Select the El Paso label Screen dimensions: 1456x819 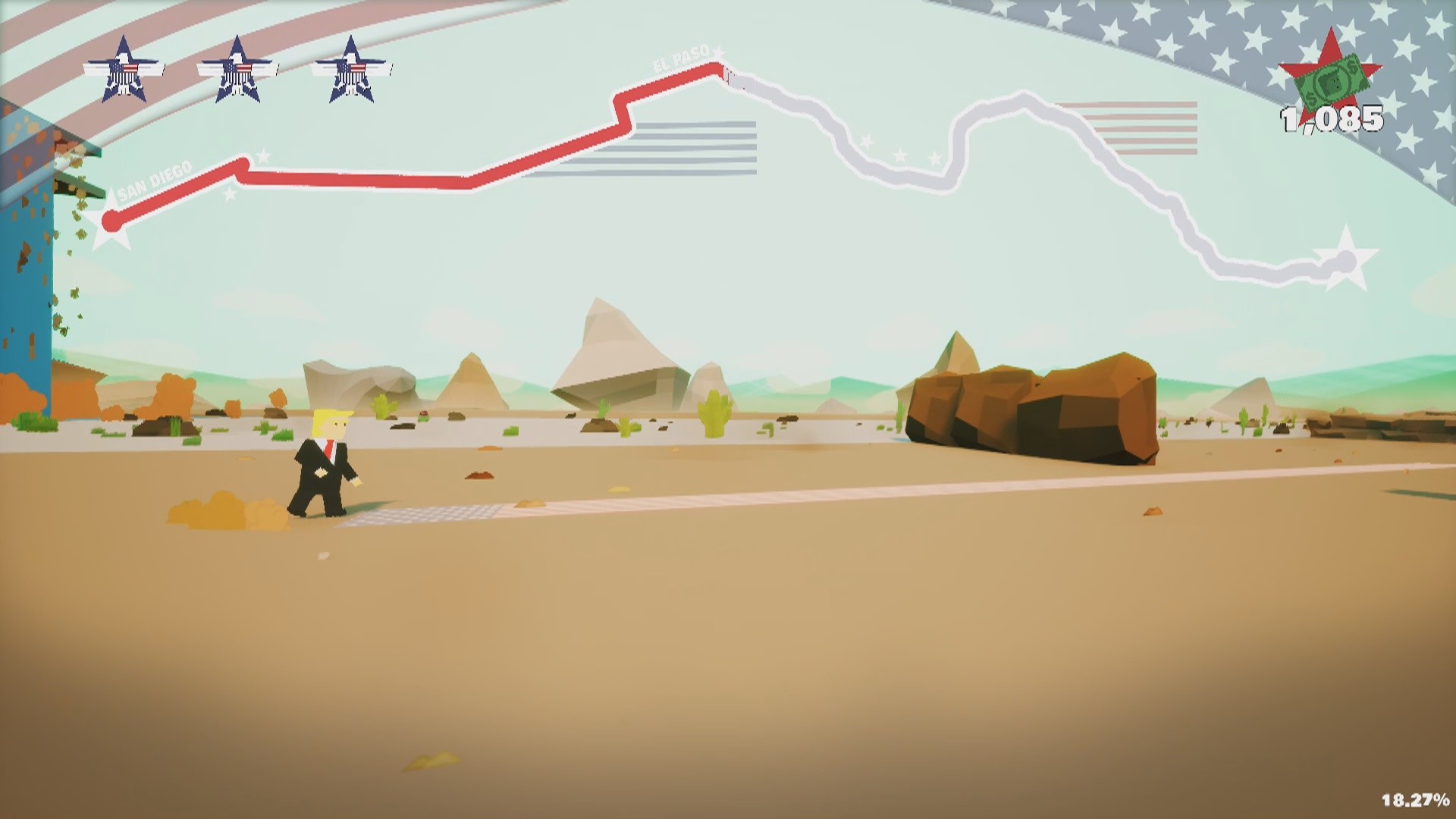tap(681, 62)
